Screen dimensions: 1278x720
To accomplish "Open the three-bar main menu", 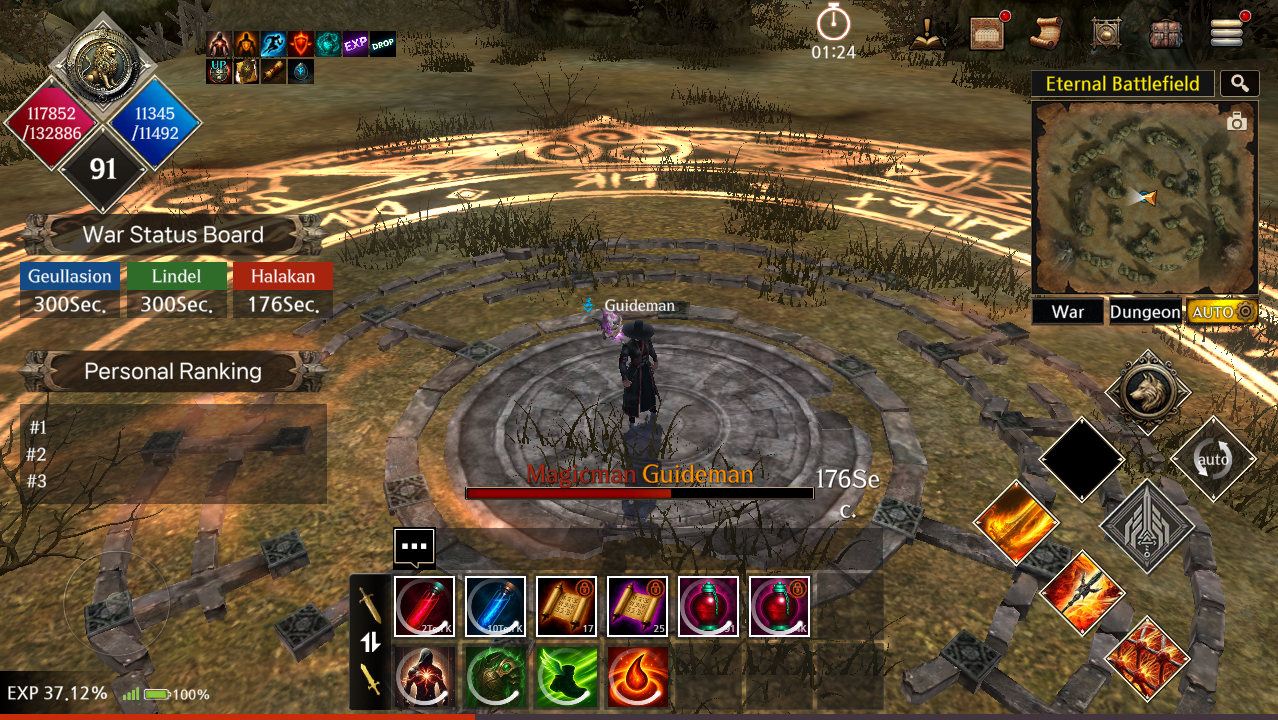I will [1226, 33].
